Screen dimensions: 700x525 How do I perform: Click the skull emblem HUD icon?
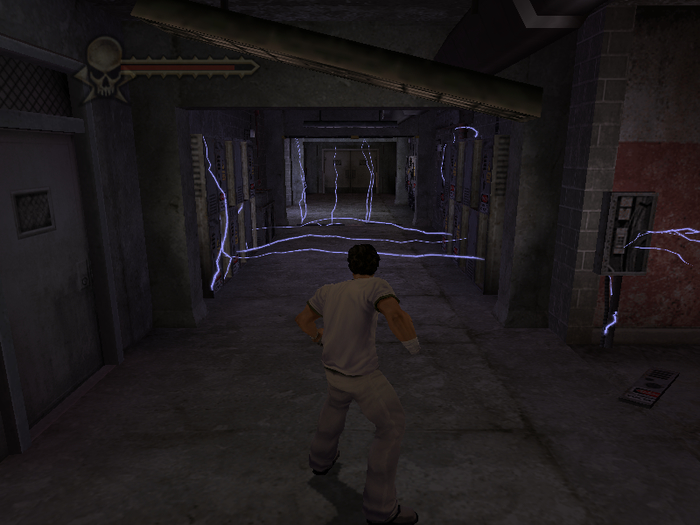click(x=103, y=67)
